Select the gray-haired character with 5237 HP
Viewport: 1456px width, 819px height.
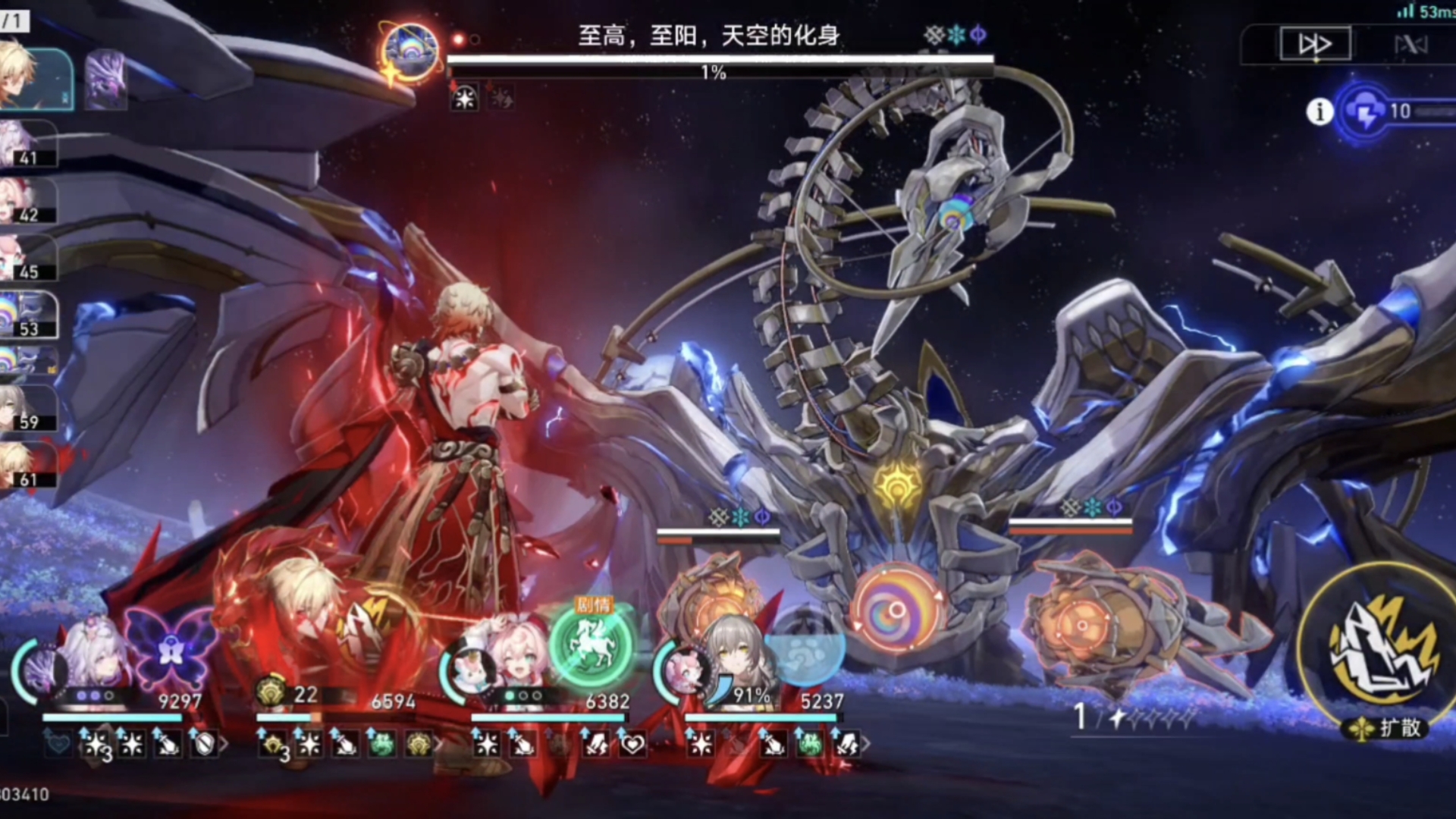730,656
